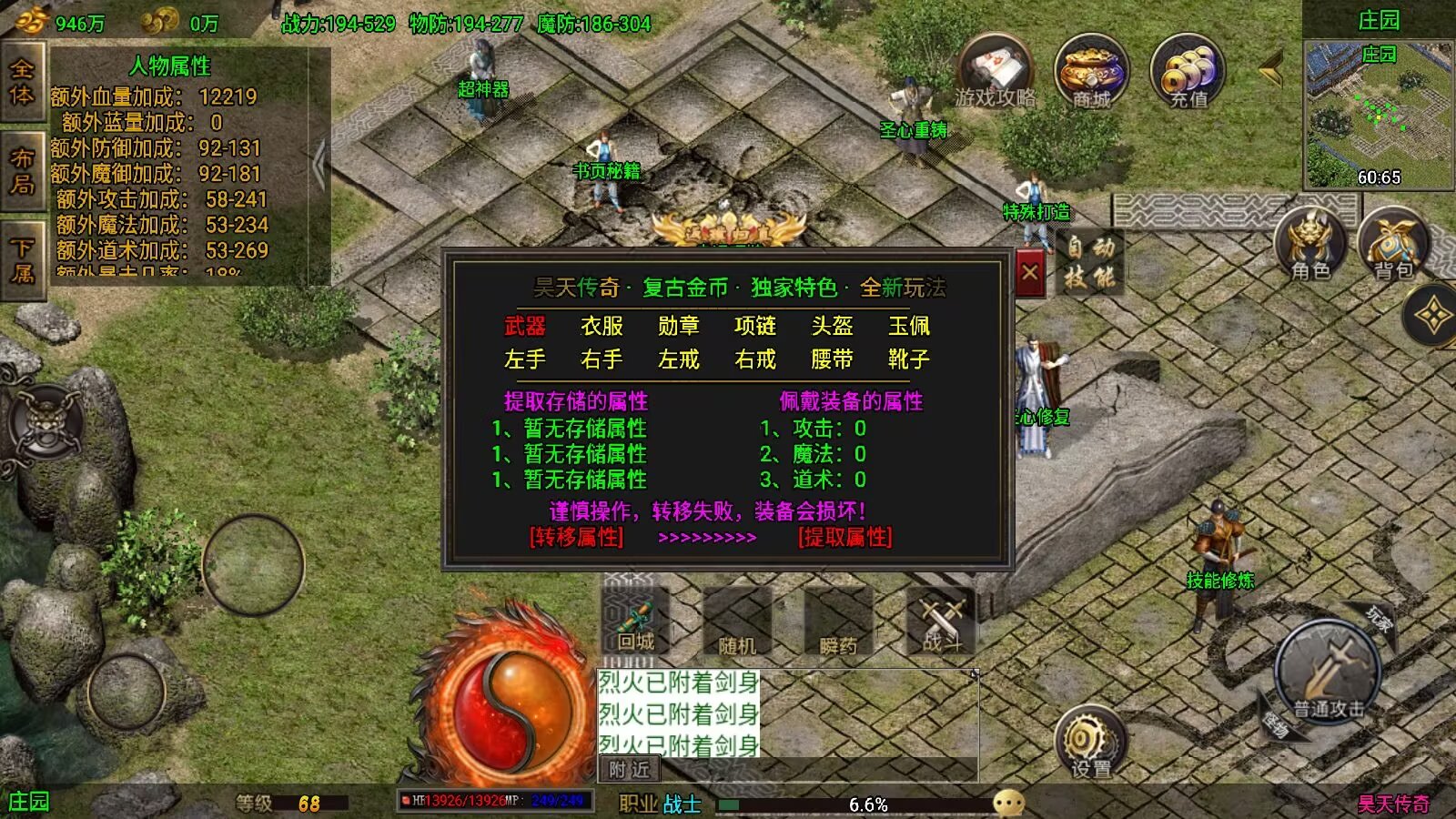Activate the 普通攻击 normal attack button

pyautogui.click(x=1329, y=673)
